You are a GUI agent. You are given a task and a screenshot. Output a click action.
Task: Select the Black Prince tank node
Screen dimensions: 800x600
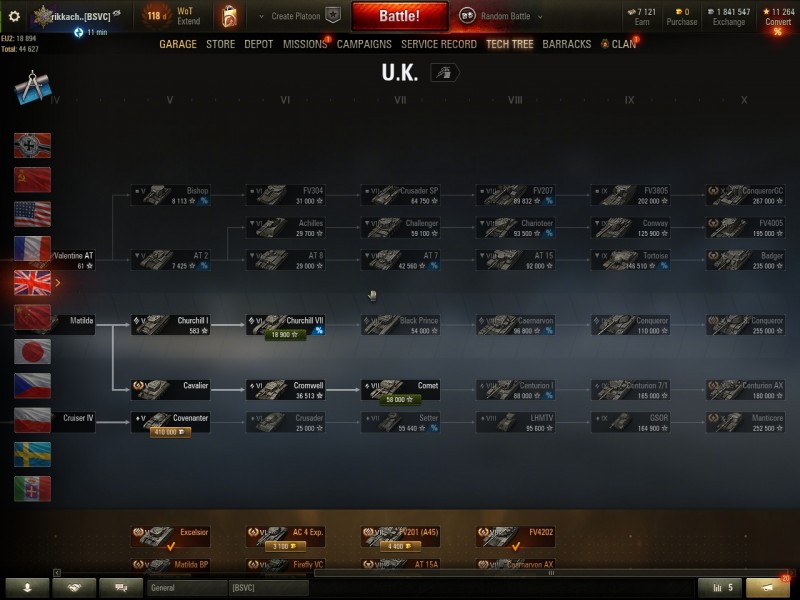[x=399, y=326]
